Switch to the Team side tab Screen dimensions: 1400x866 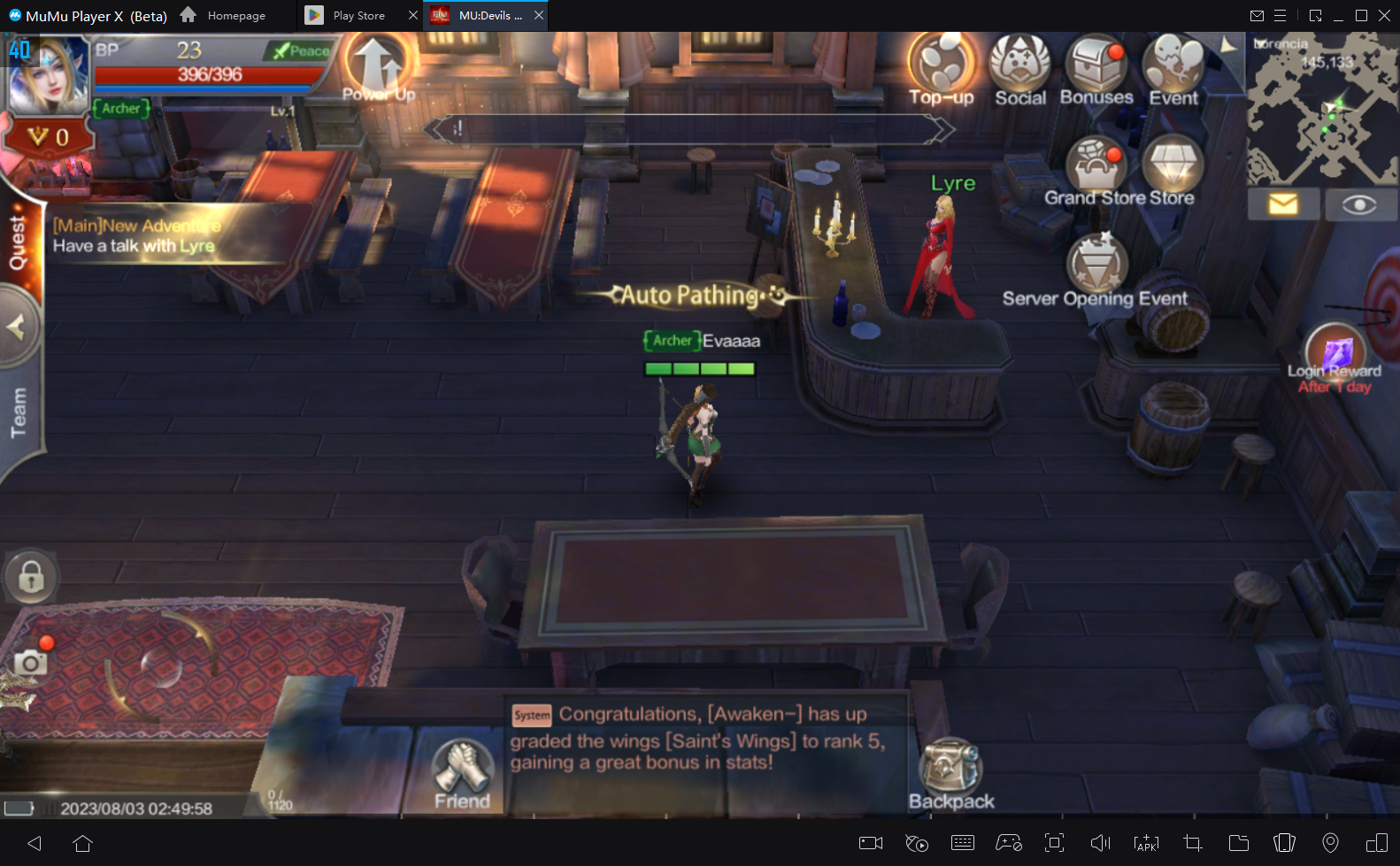tap(19, 412)
